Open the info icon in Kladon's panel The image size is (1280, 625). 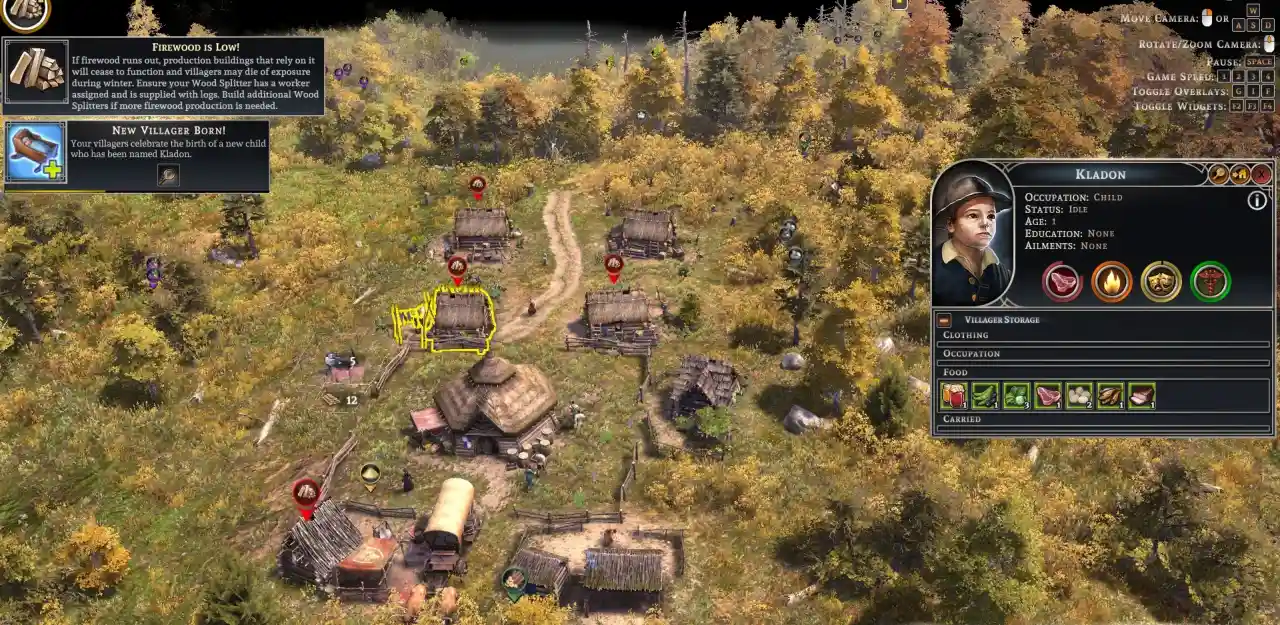point(1257,200)
